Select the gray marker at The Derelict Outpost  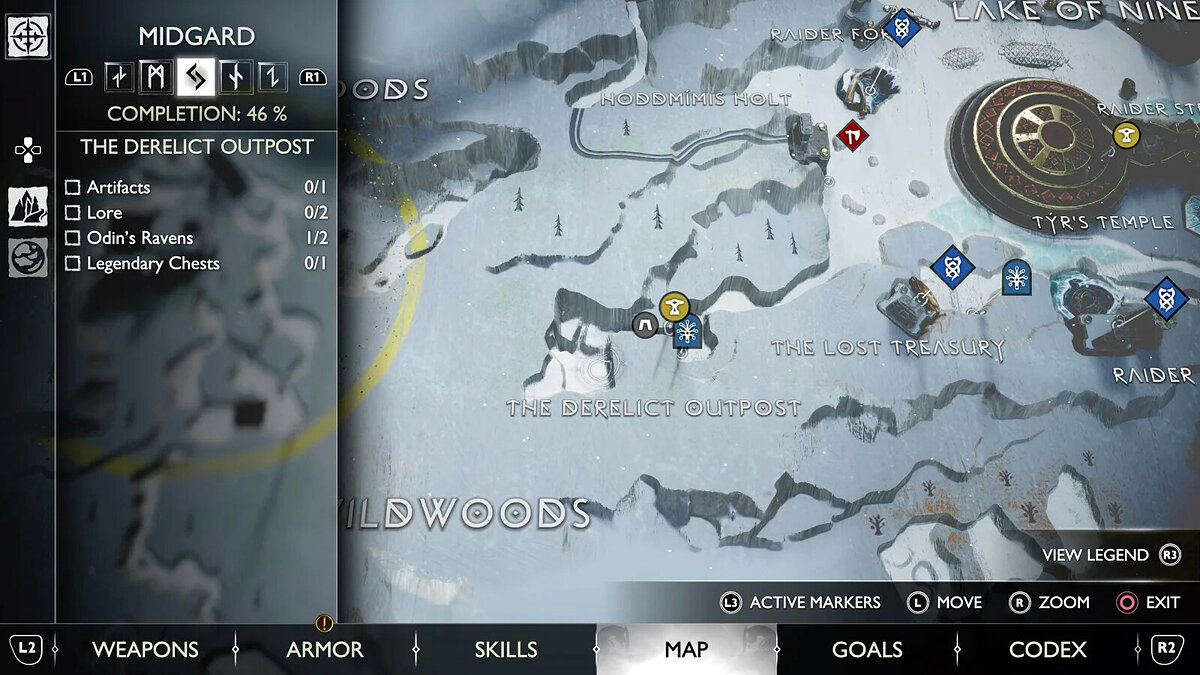646,324
